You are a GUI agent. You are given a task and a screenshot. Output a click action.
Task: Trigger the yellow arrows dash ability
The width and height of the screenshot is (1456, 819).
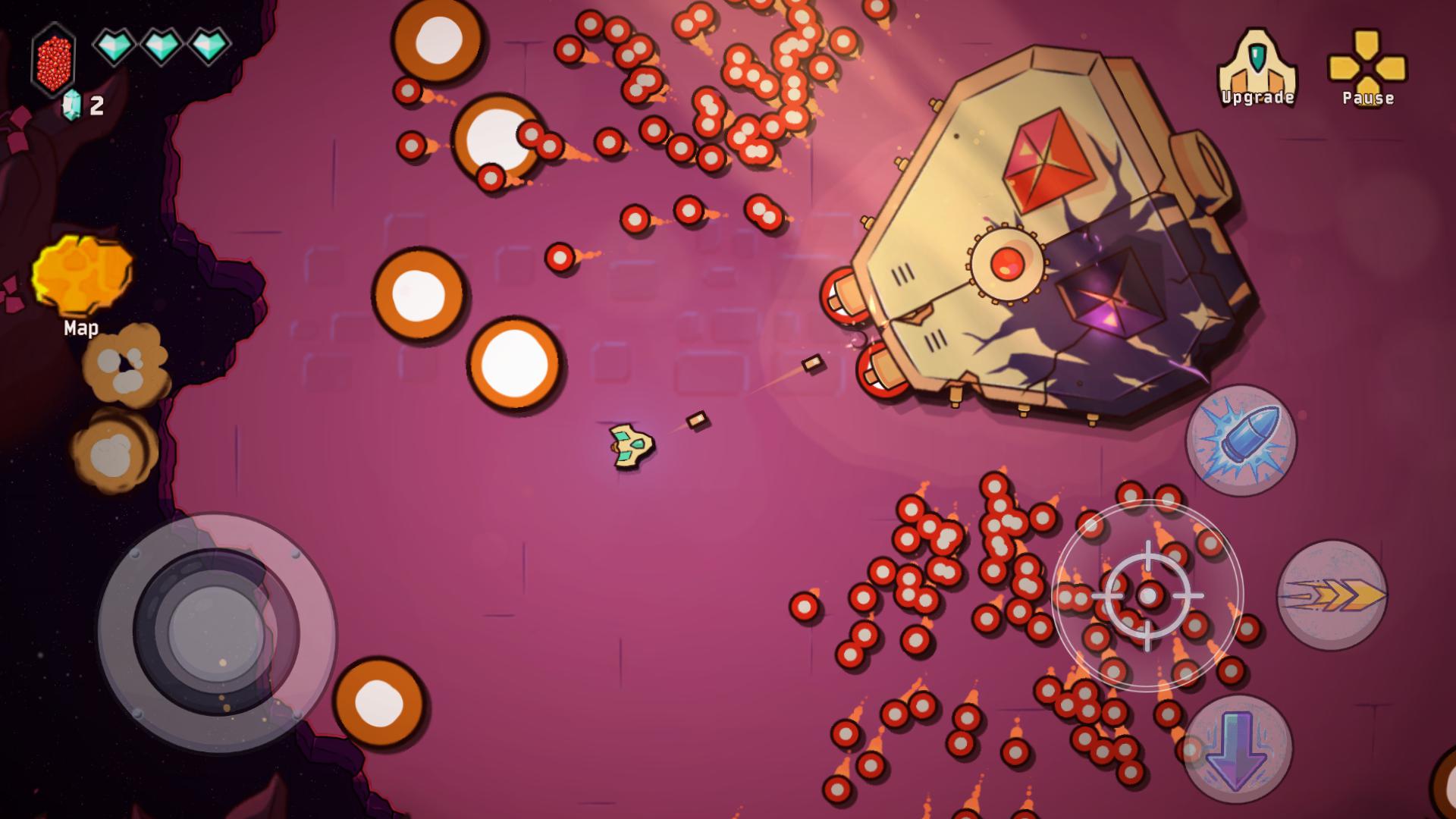click(x=1332, y=595)
